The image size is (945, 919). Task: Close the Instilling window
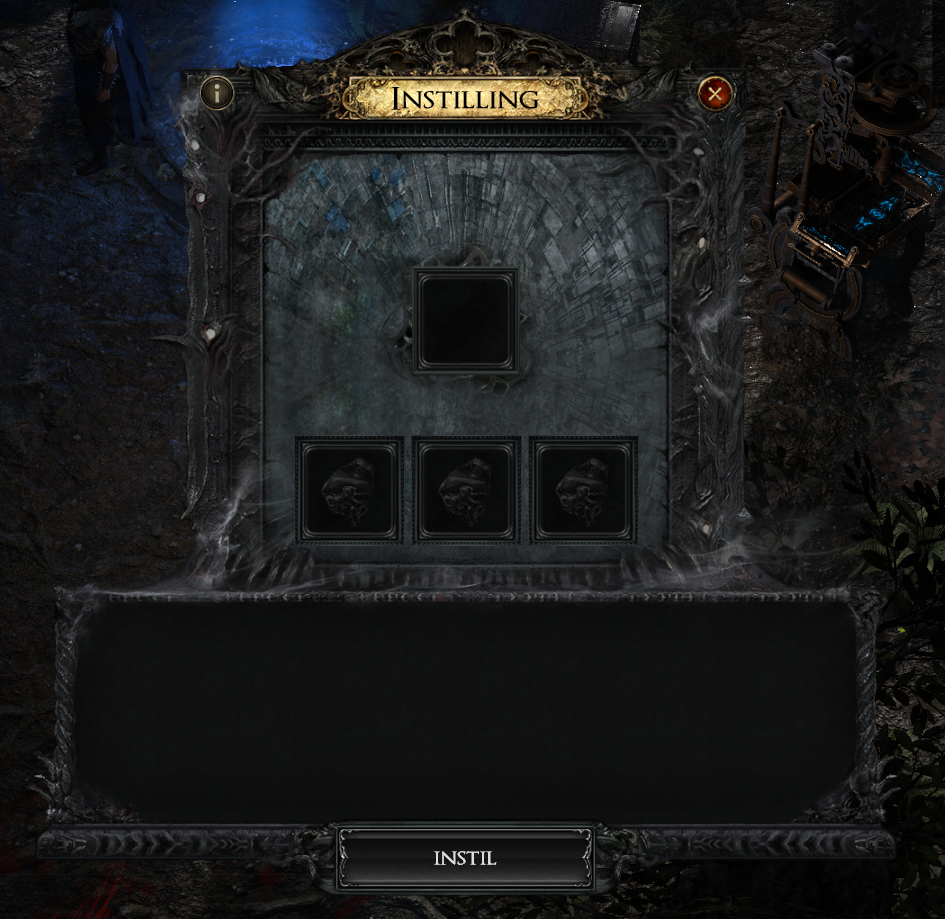pos(714,94)
